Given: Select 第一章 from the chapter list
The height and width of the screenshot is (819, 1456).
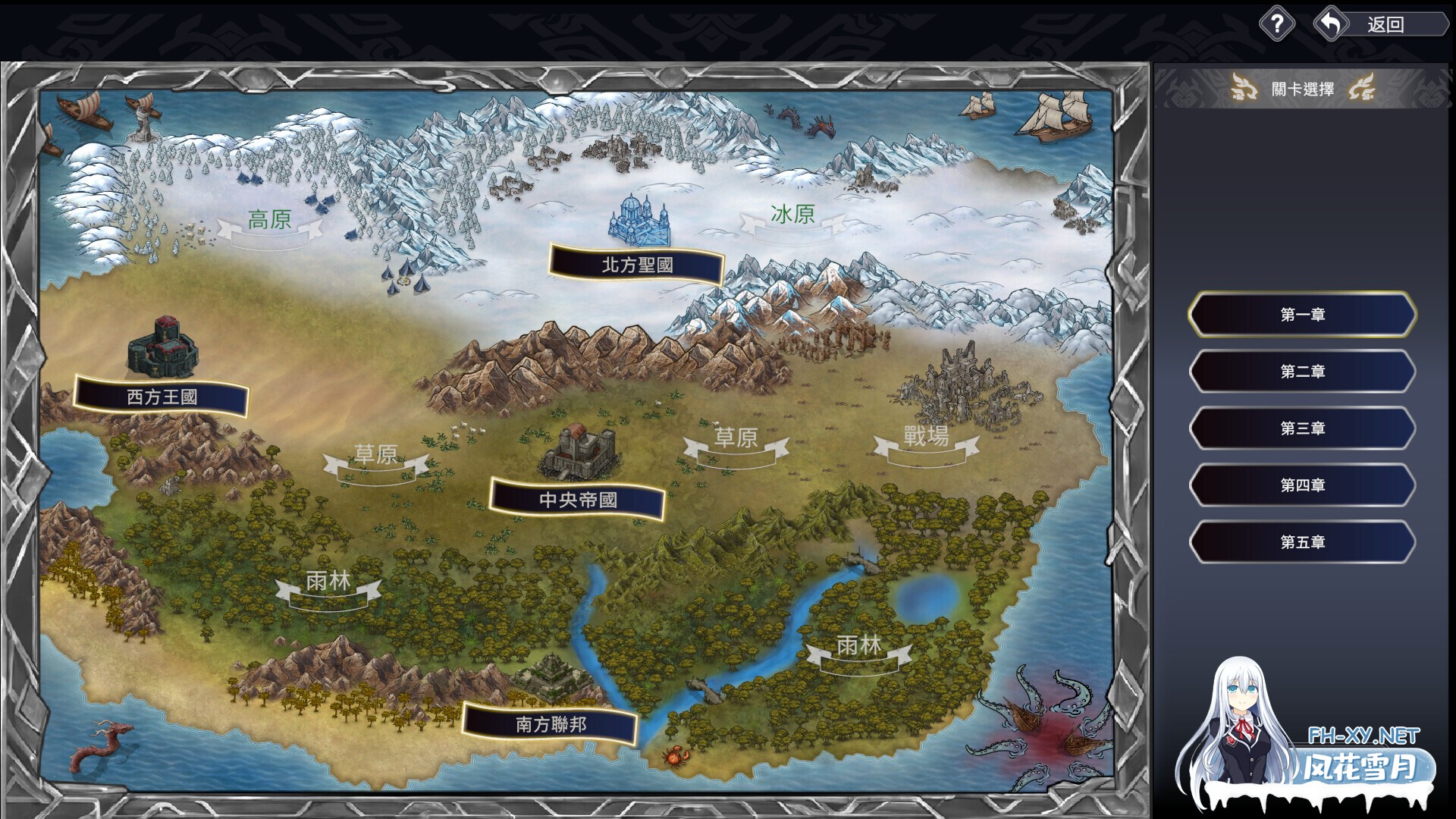Looking at the screenshot, I should click(x=1301, y=315).
